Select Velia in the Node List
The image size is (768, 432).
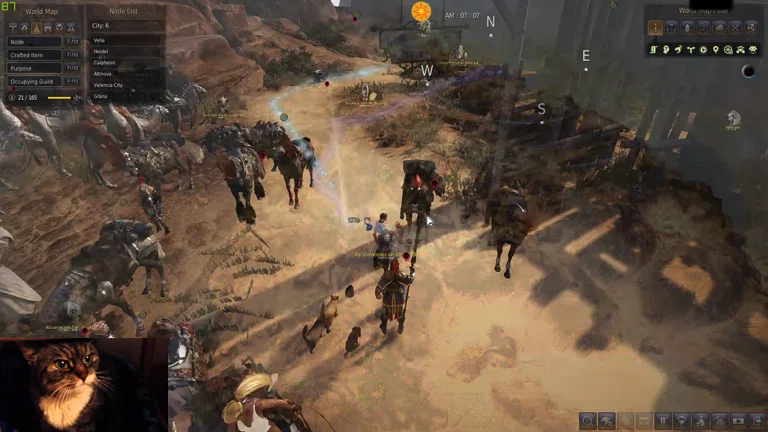pos(99,40)
